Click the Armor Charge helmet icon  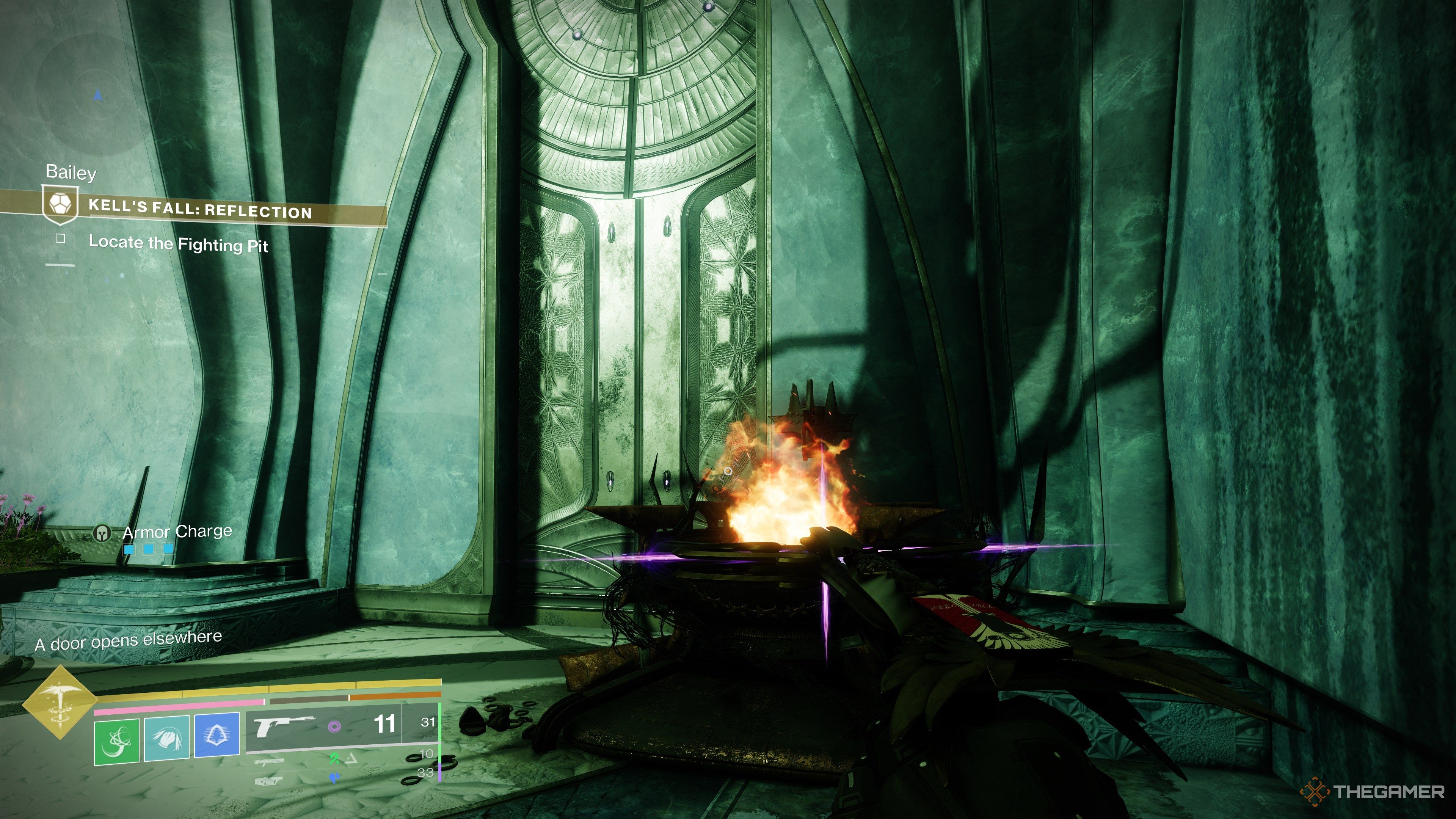click(102, 533)
